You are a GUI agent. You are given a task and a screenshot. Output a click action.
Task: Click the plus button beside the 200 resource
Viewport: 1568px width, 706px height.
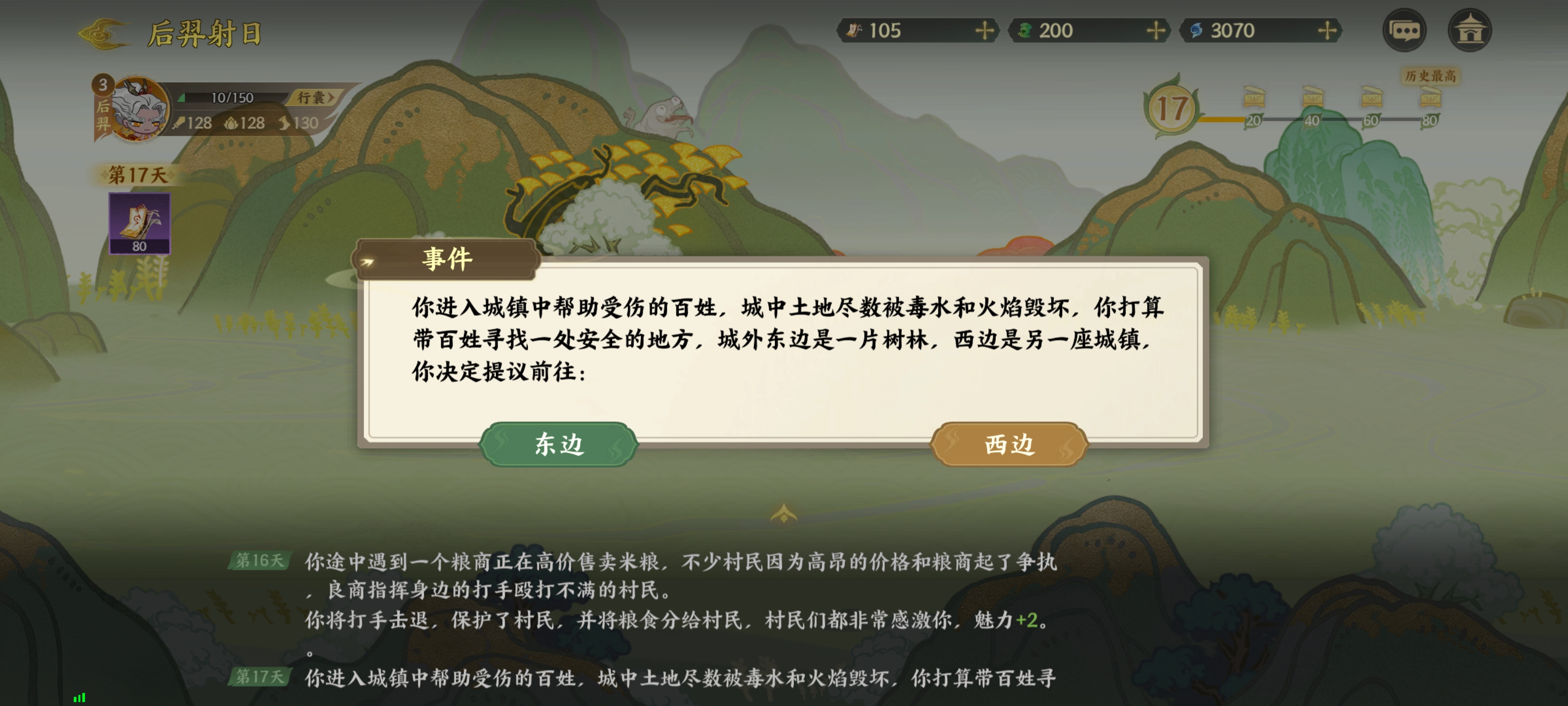1158,31
